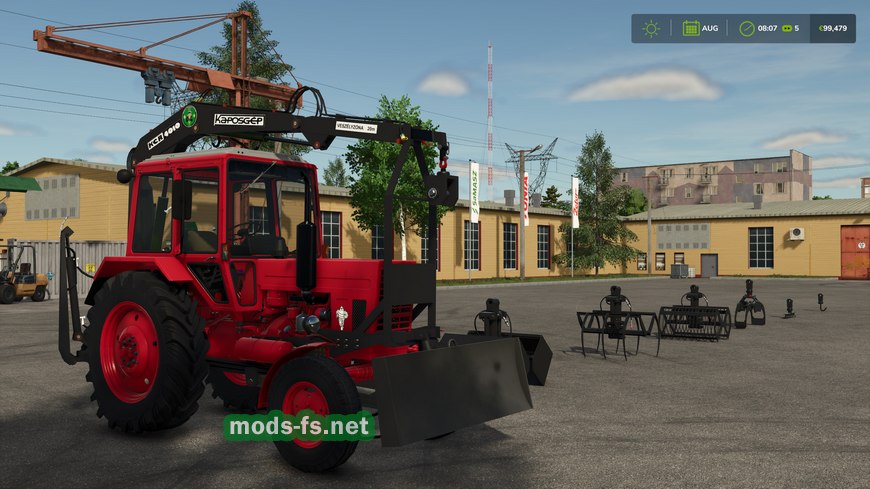Click the green time-speed icon
Image resolution: width=870 pixels, height=489 pixels.
785,28
